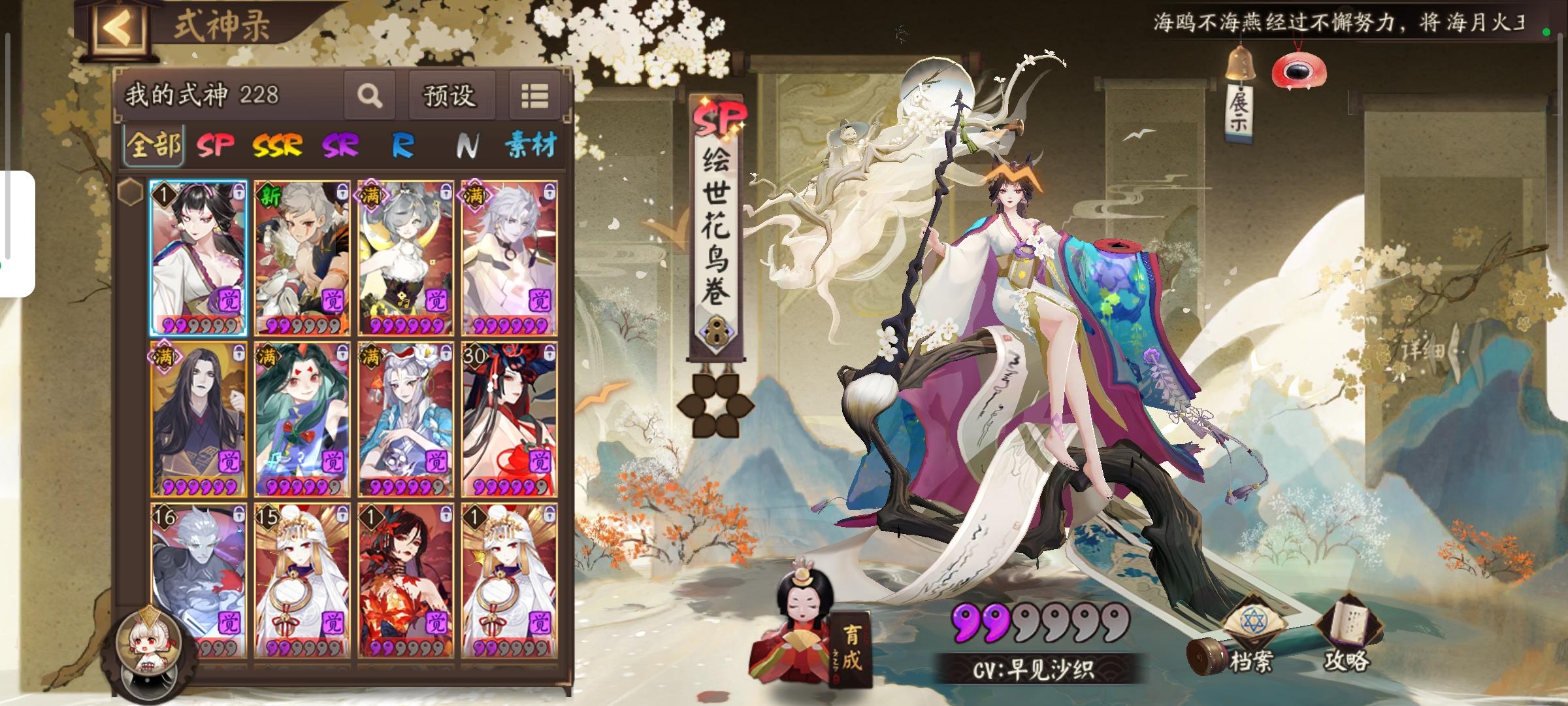Tap the search magnifier icon
Viewport: 1568px width, 706px height.
coord(370,95)
